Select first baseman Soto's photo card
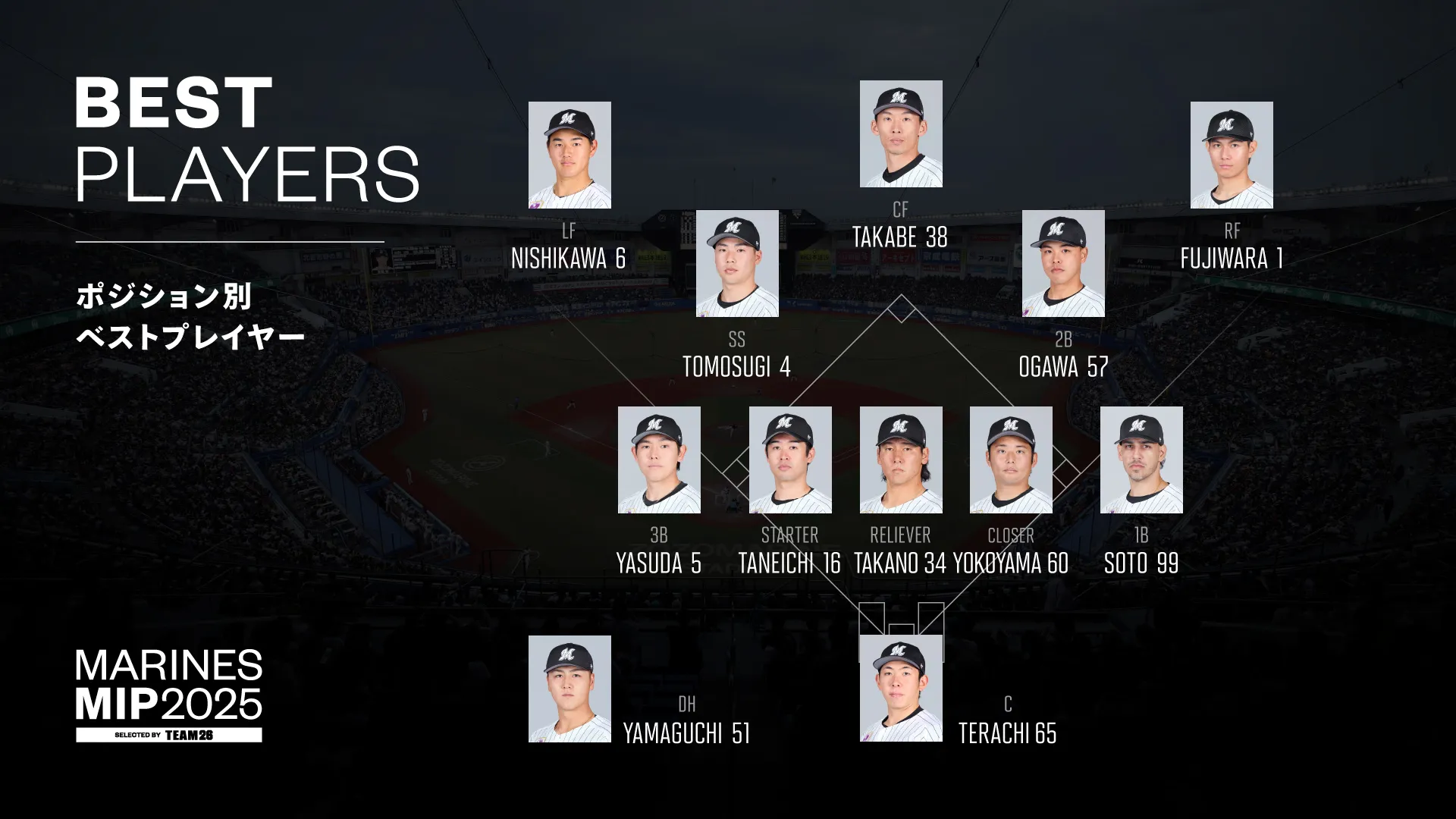This screenshot has width=1456, height=819. tap(1141, 460)
